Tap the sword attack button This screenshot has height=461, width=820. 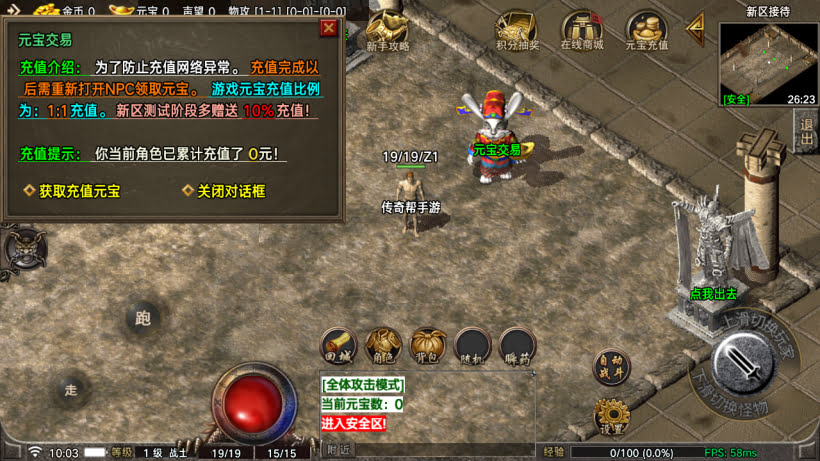[x=743, y=363]
